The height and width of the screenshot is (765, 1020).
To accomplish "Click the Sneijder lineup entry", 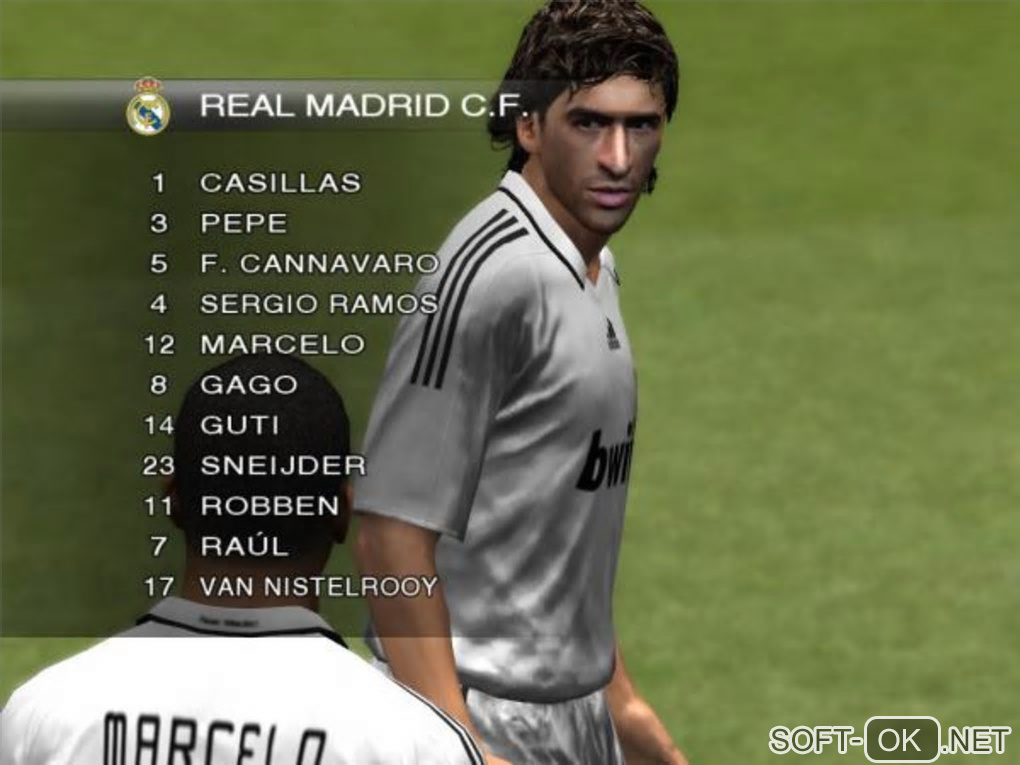I will [x=283, y=466].
